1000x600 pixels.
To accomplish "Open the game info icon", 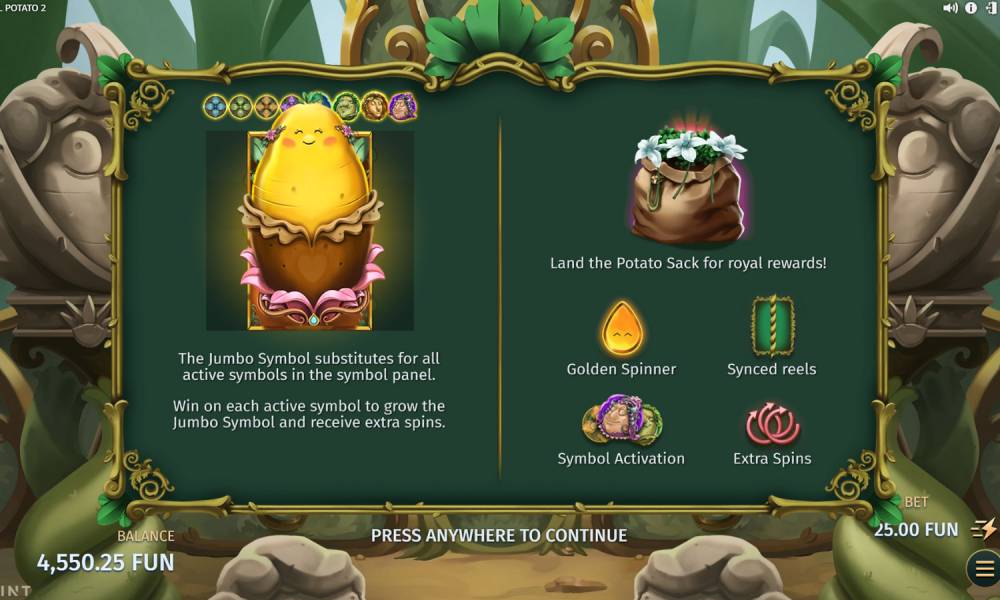I will pos(969,8).
